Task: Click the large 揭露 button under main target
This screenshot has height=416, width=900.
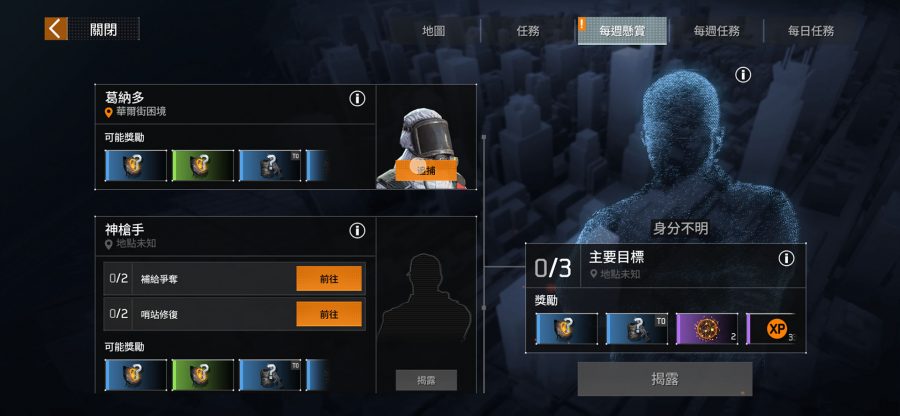Action: pyautogui.click(x=664, y=379)
